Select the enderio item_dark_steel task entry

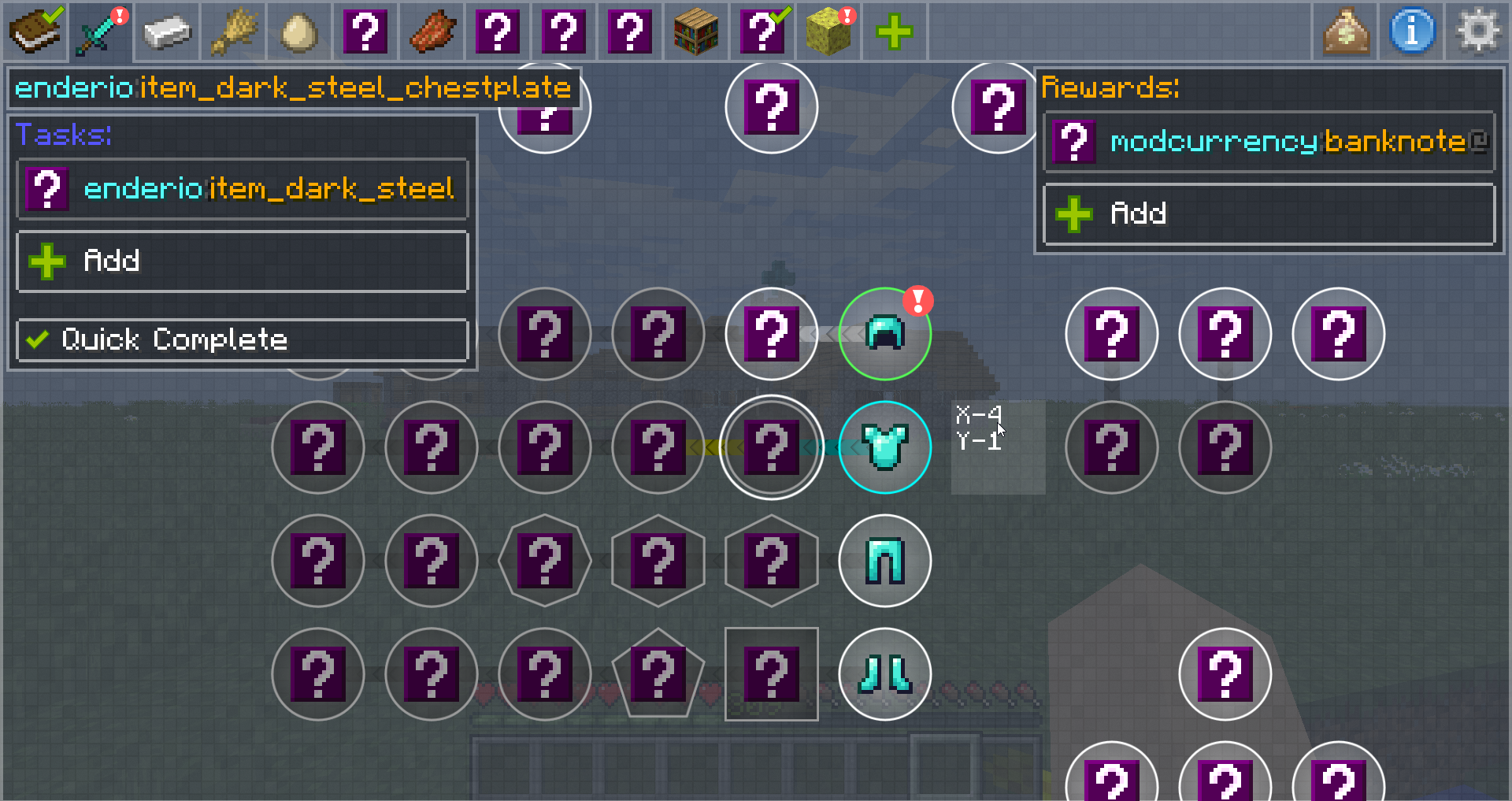pyautogui.click(x=243, y=189)
